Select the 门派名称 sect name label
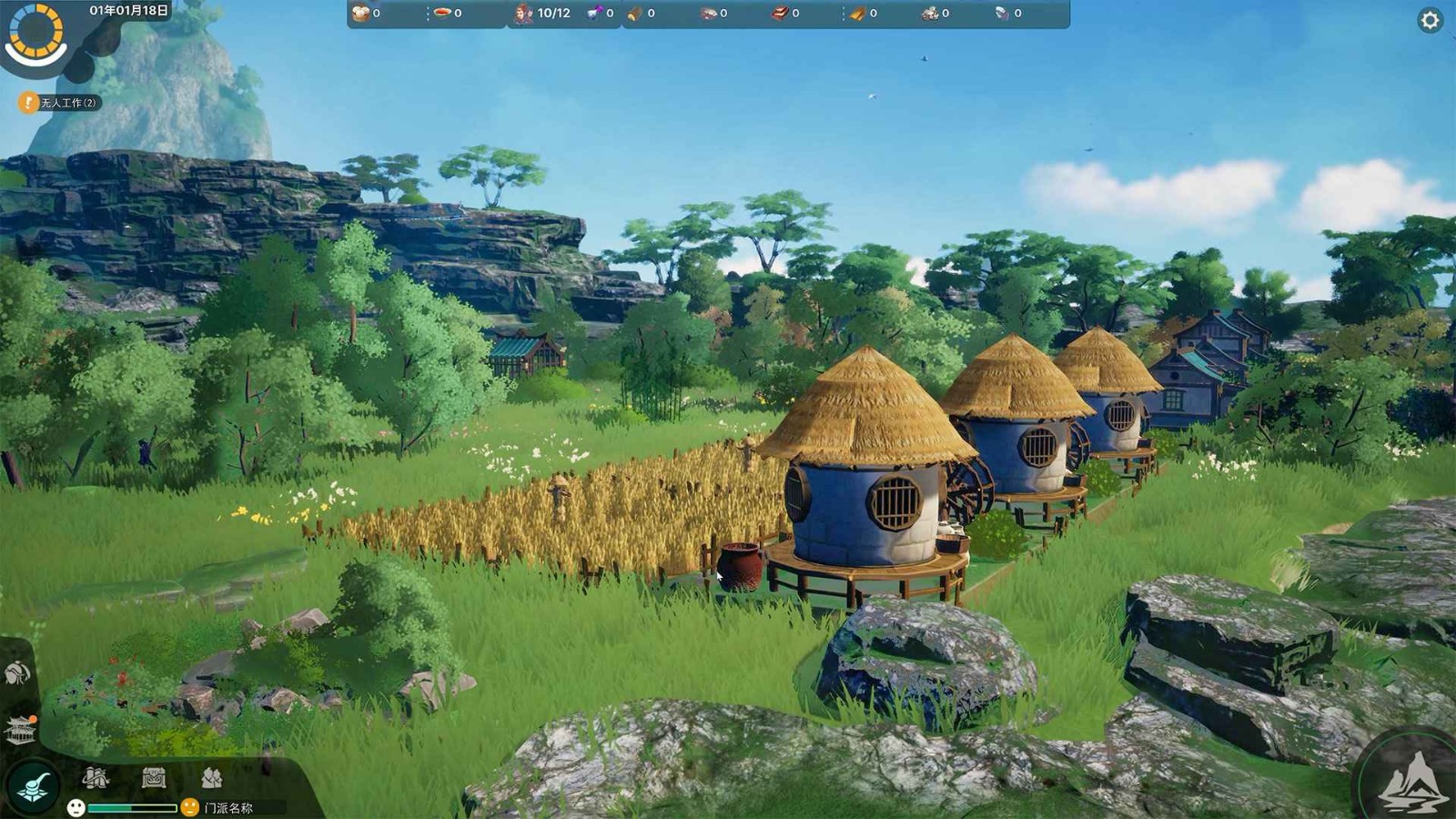The height and width of the screenshot is (819, 1456). 228,808
